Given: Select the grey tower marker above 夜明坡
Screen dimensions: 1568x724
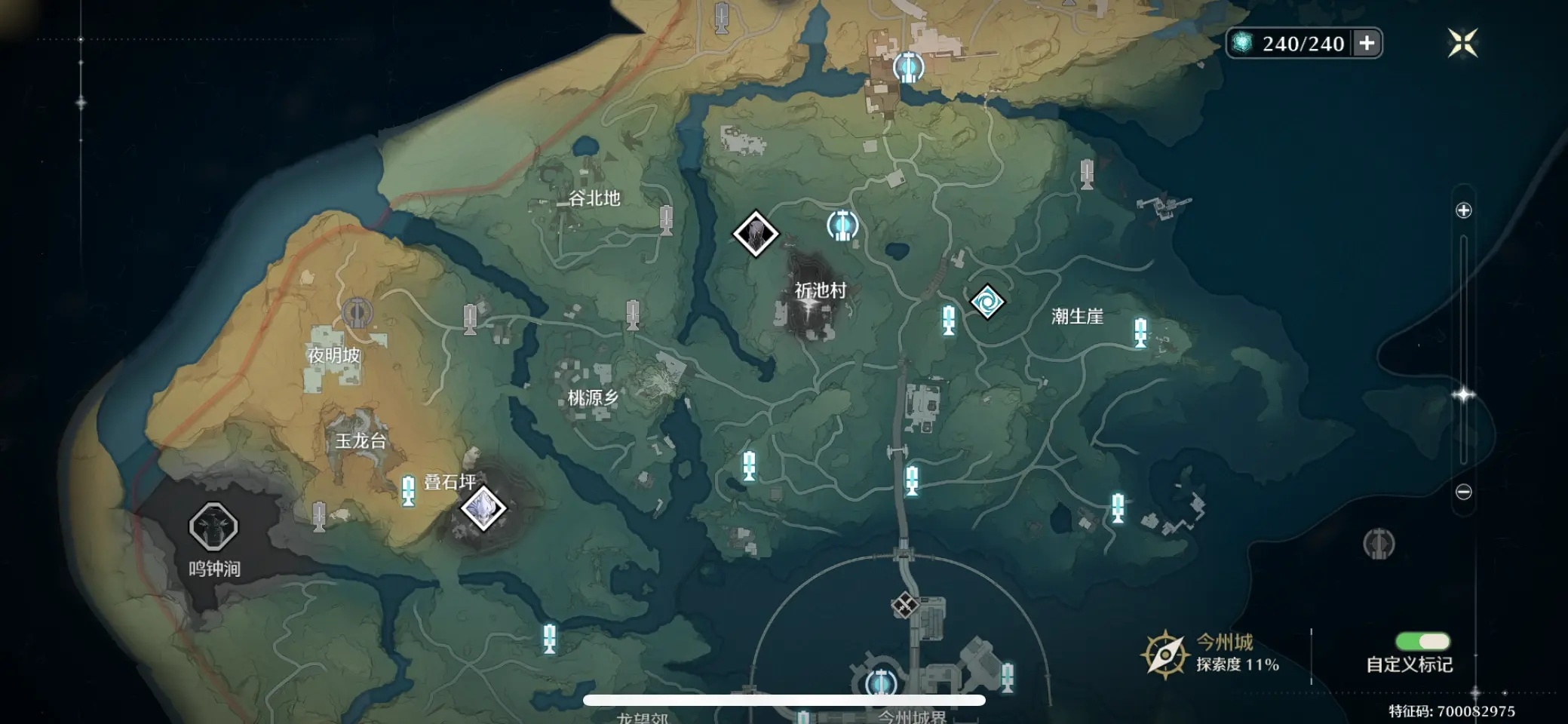Looking at the screenshot, I should [x=357, y=312].
